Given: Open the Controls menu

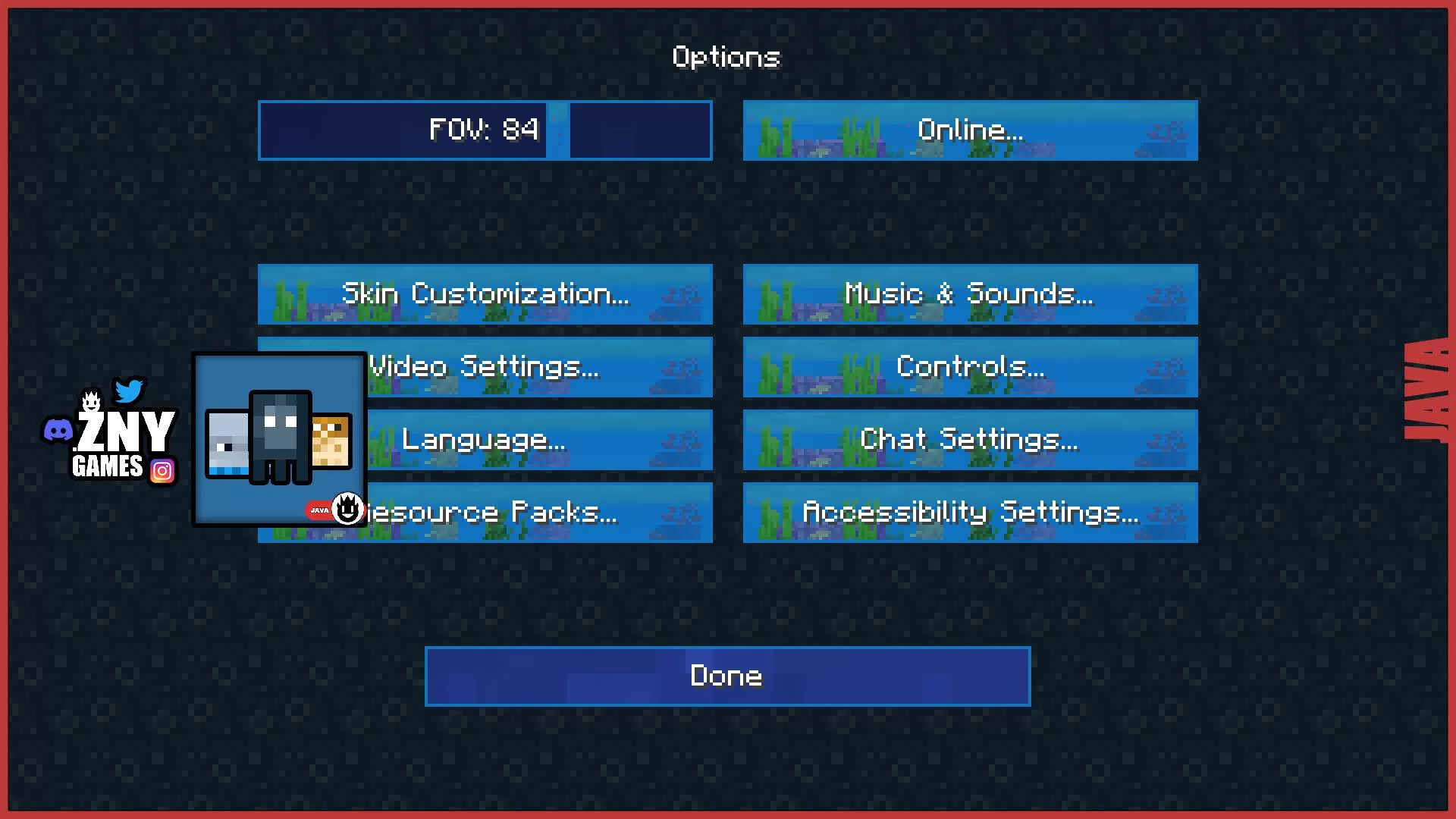Looking at the screenshot, I should (970, 367).
